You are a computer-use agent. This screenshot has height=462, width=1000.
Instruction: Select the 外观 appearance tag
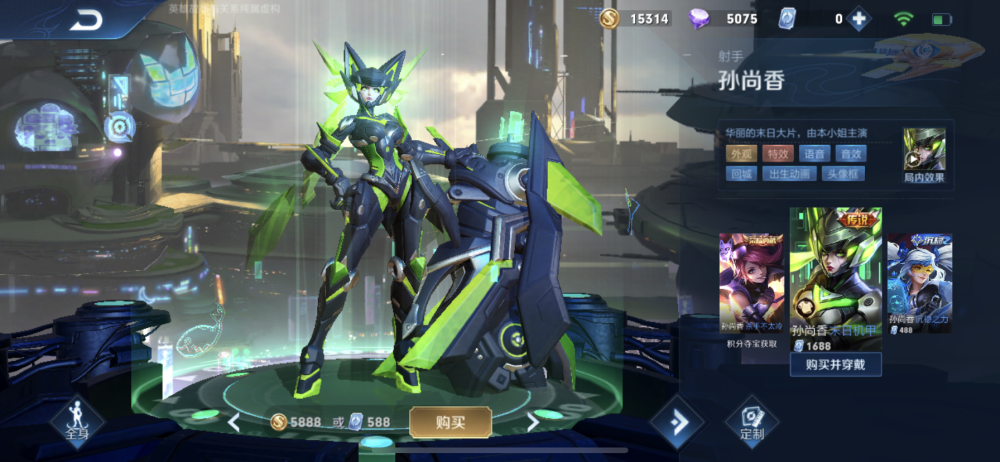[x=741, y=153]
